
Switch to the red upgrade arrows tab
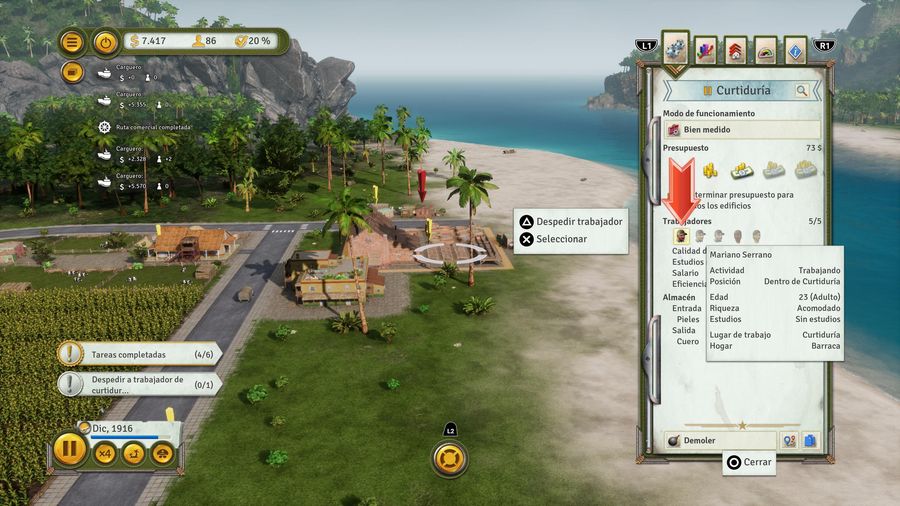(736, 50)
